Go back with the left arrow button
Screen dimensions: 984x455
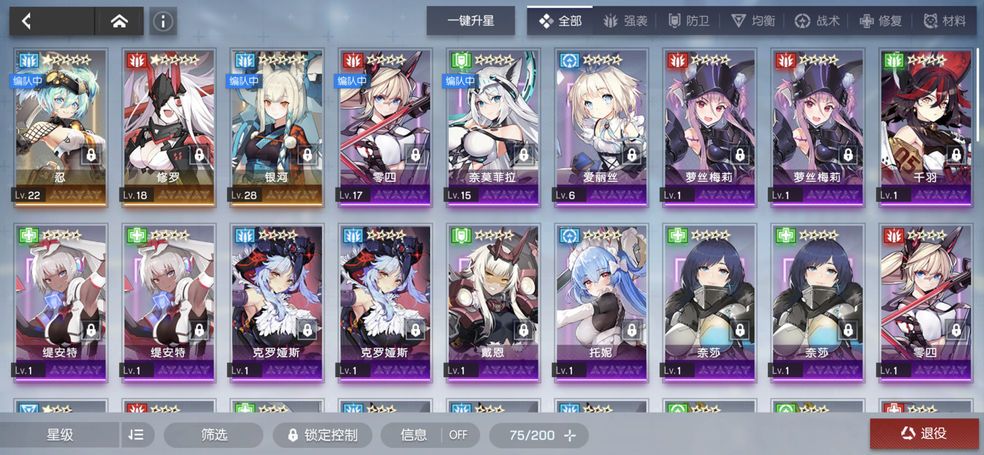[27, 21]
